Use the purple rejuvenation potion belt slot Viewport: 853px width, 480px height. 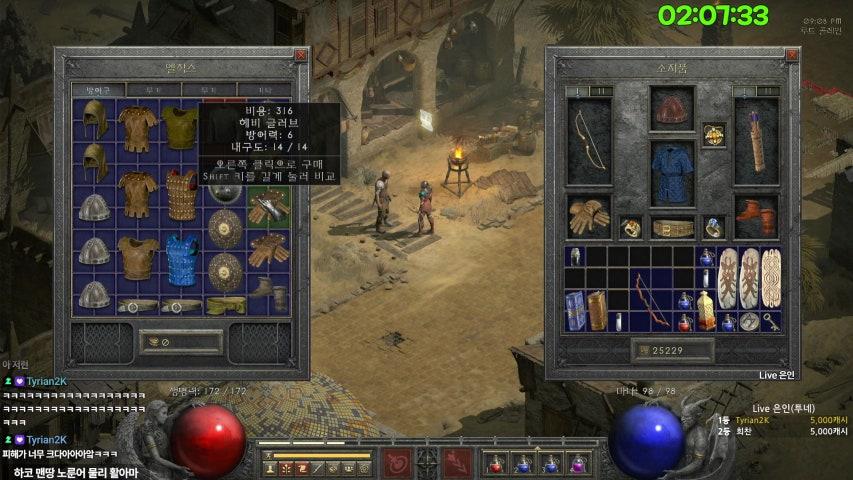(x=578, y=463)
